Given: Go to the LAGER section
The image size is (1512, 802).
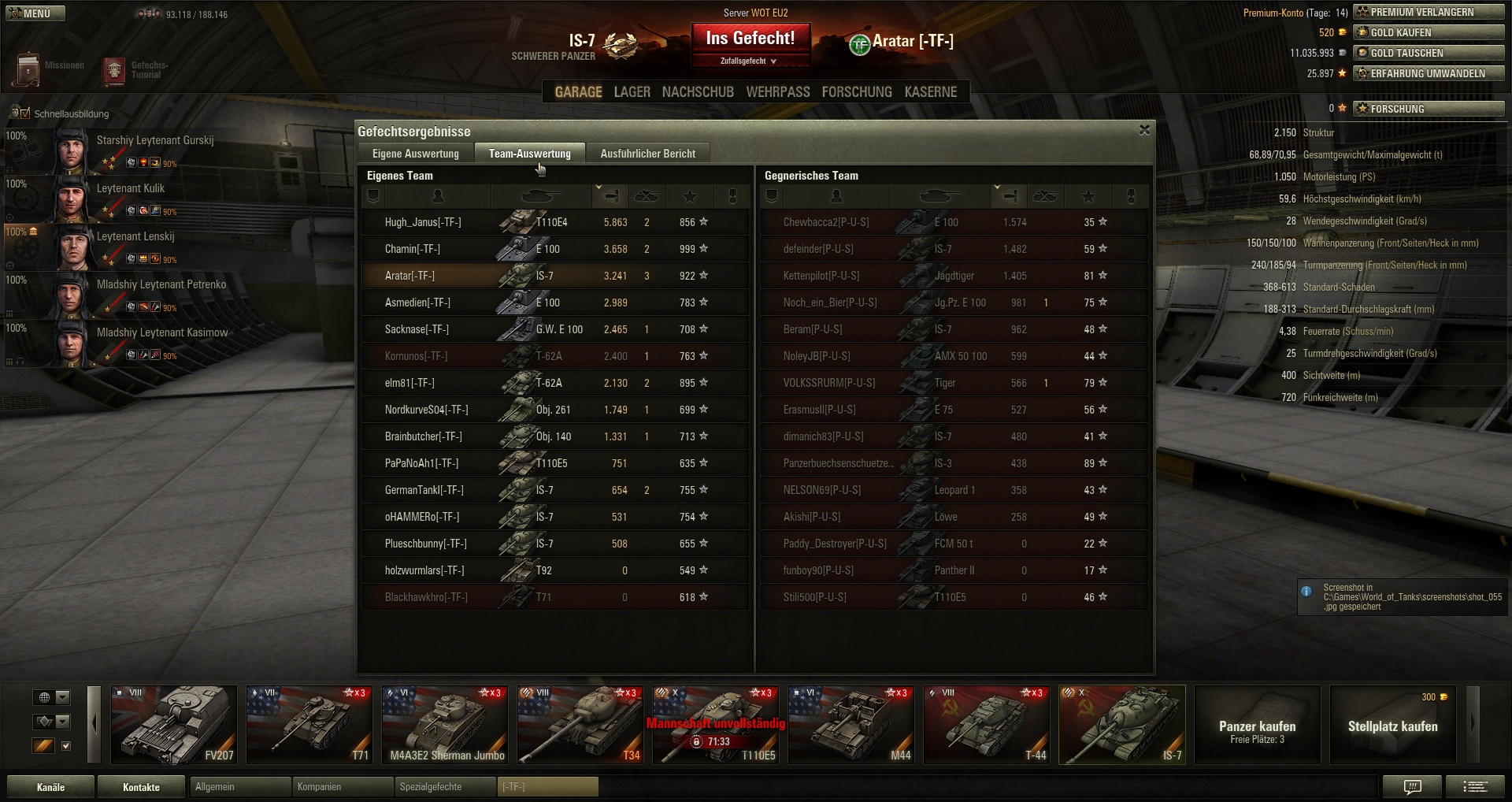Looking at the screenshot, I should click(x=632, y=92).
